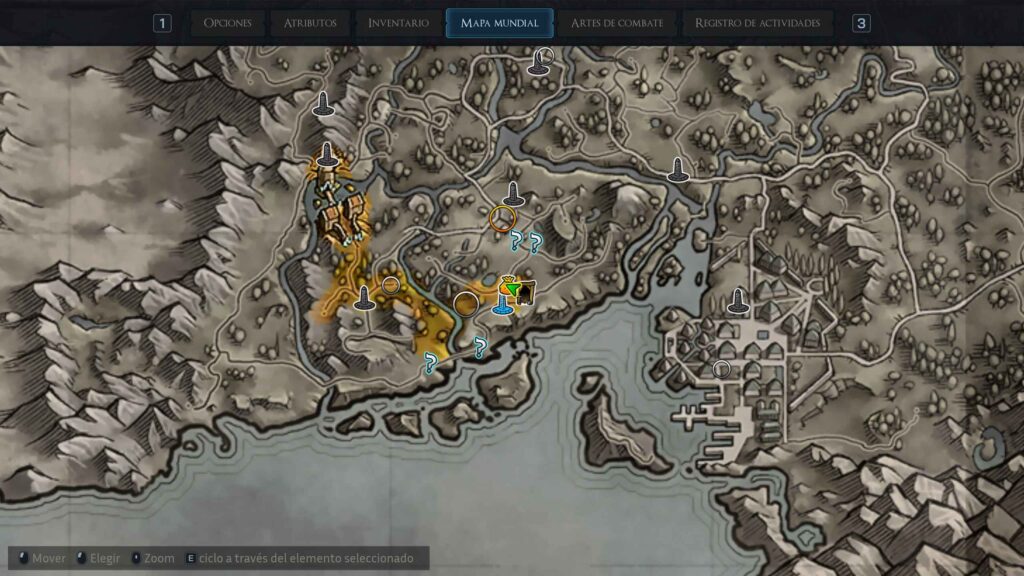Select the blue pedestal marker below the player

(503, 308)
